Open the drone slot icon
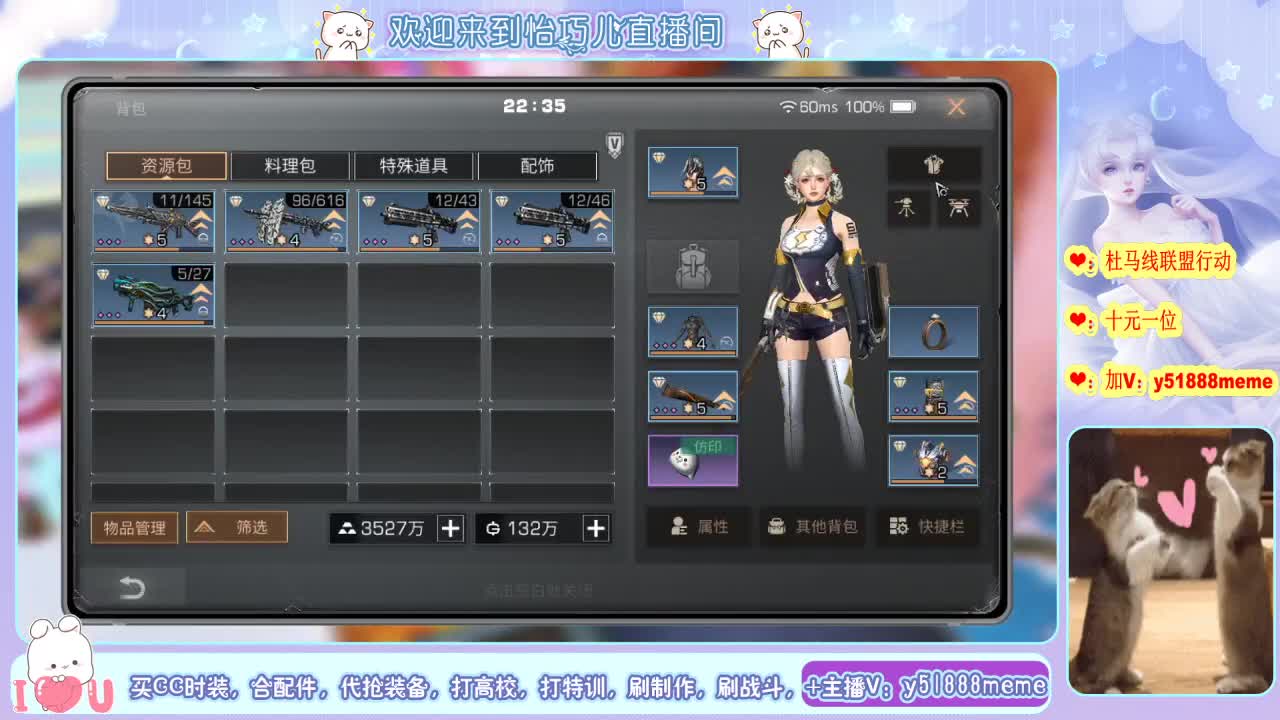The height and width of the screenshot is (720, 1280). click(959, 208)
